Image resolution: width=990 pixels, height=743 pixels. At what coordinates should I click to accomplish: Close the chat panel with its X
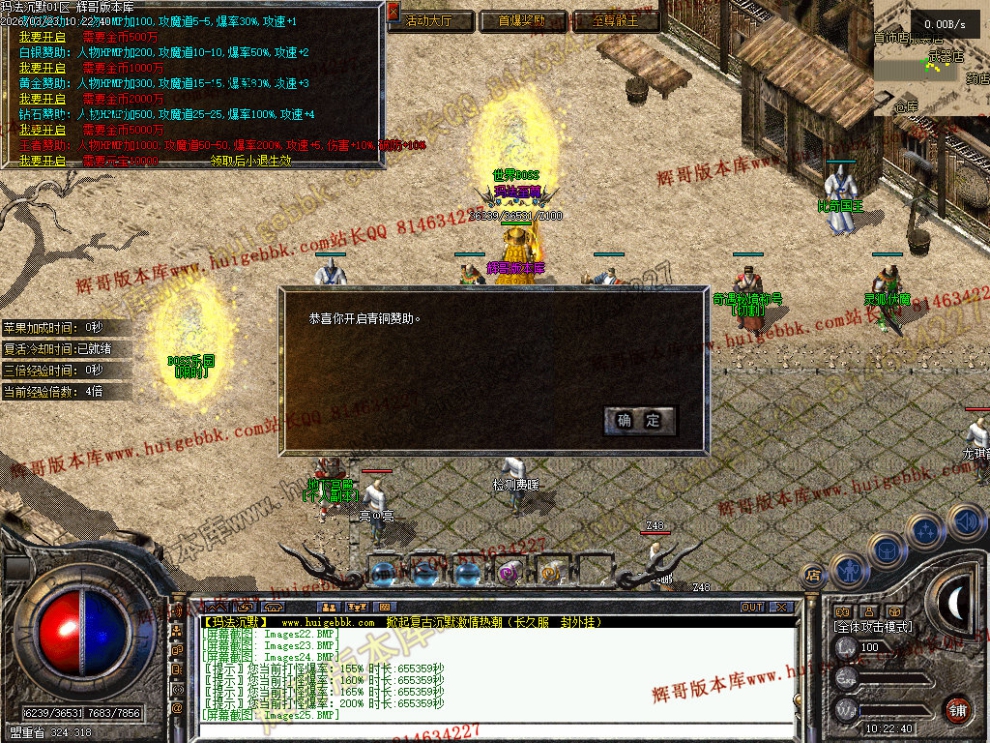click(782, 607)
